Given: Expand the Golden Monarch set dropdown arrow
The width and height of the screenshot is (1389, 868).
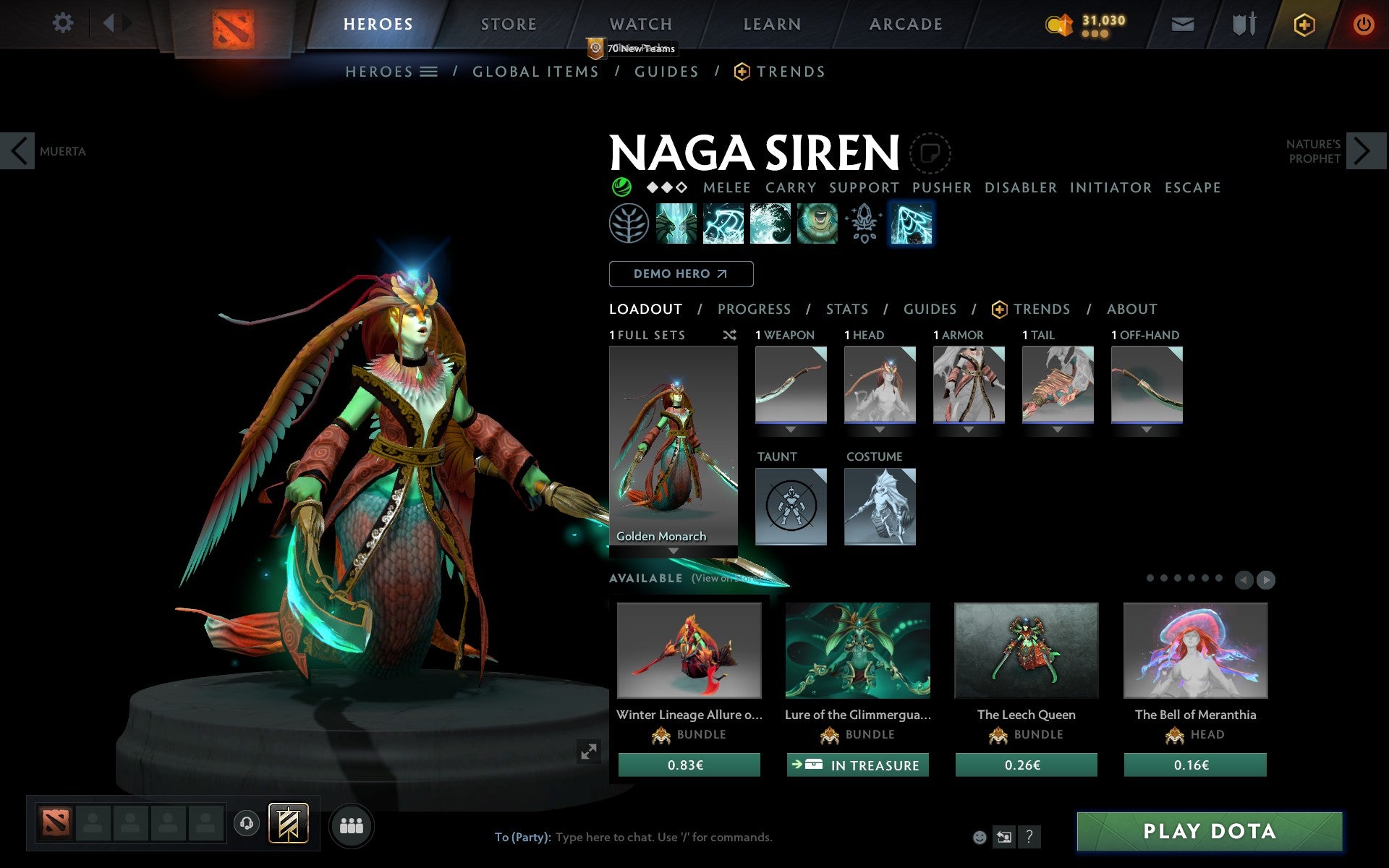Looking at the screenshot, I should point(674,550).
